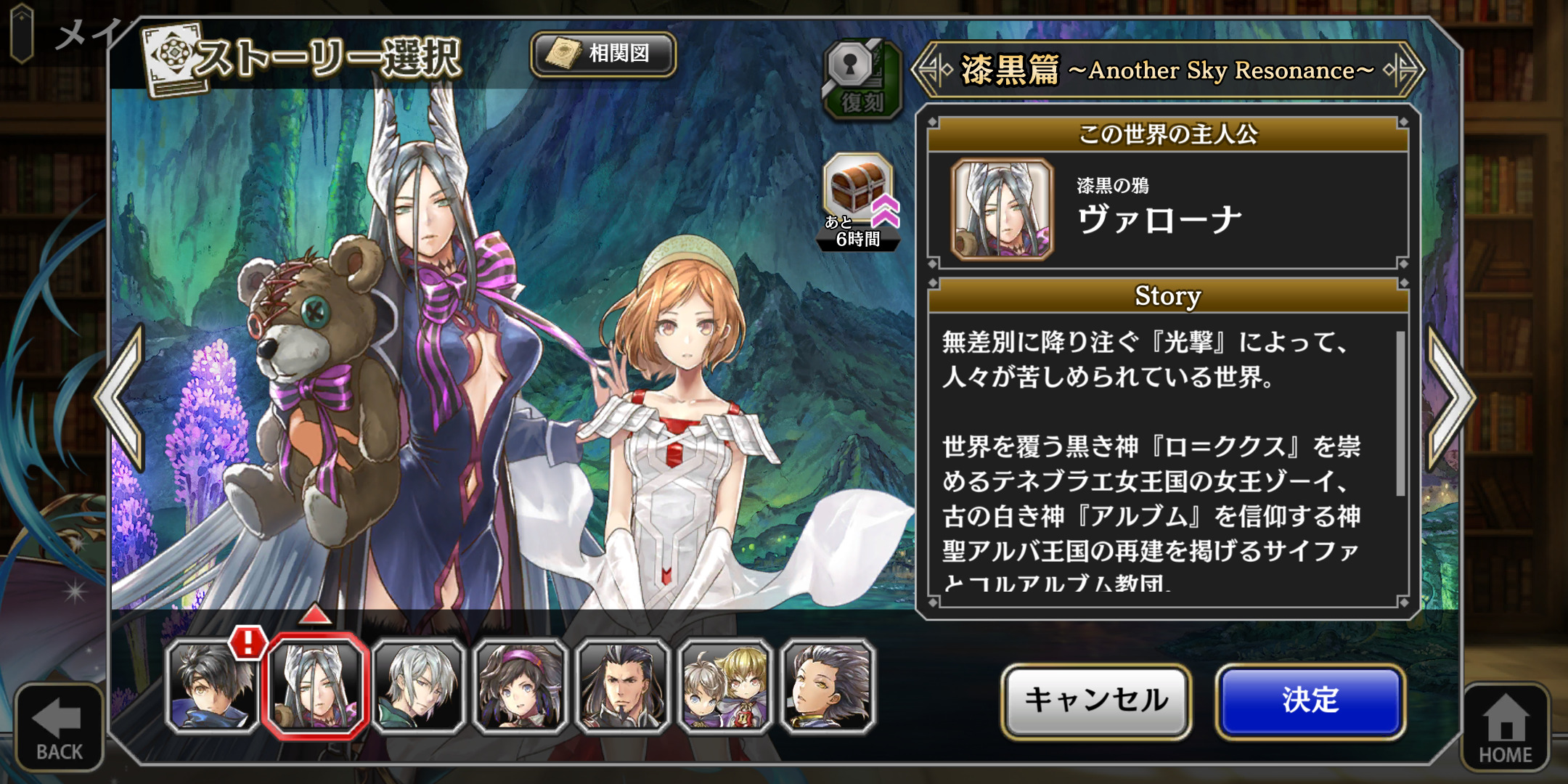The image size is (1568, 784).
Task: Choose the girl with purple headband portrait
Action: pos(520,686)
